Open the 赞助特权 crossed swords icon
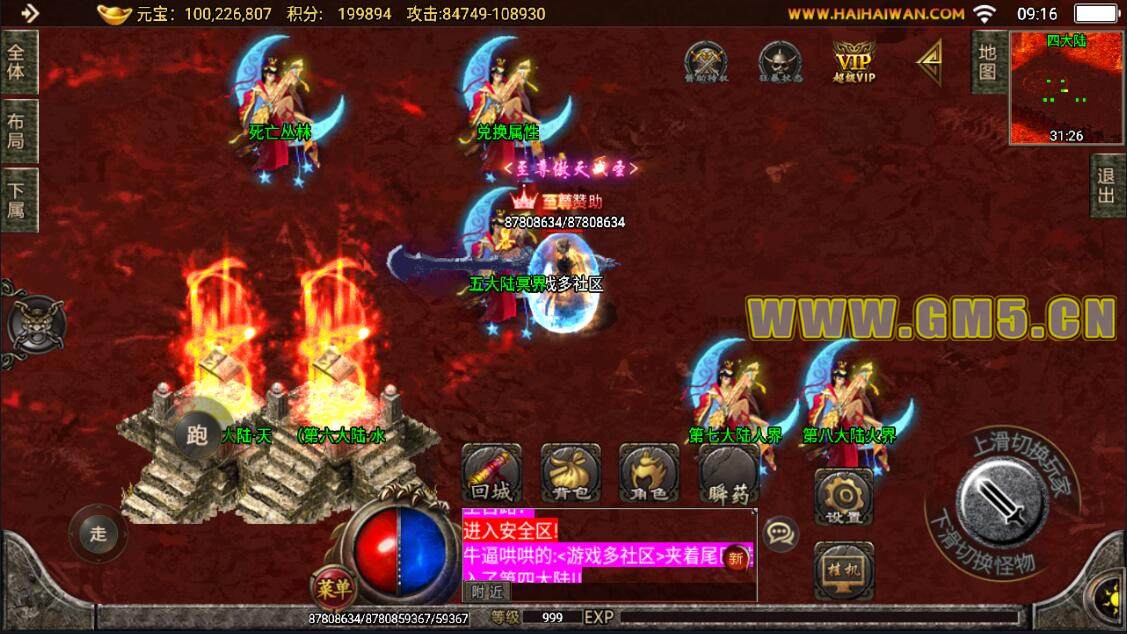 [705, 62]
